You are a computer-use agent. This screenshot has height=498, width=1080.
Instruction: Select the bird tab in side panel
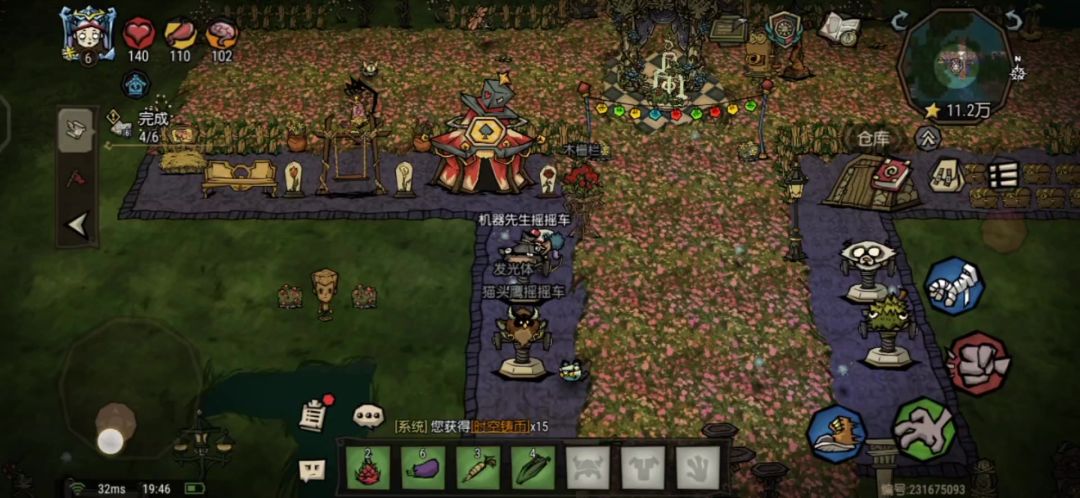[75, 129]
